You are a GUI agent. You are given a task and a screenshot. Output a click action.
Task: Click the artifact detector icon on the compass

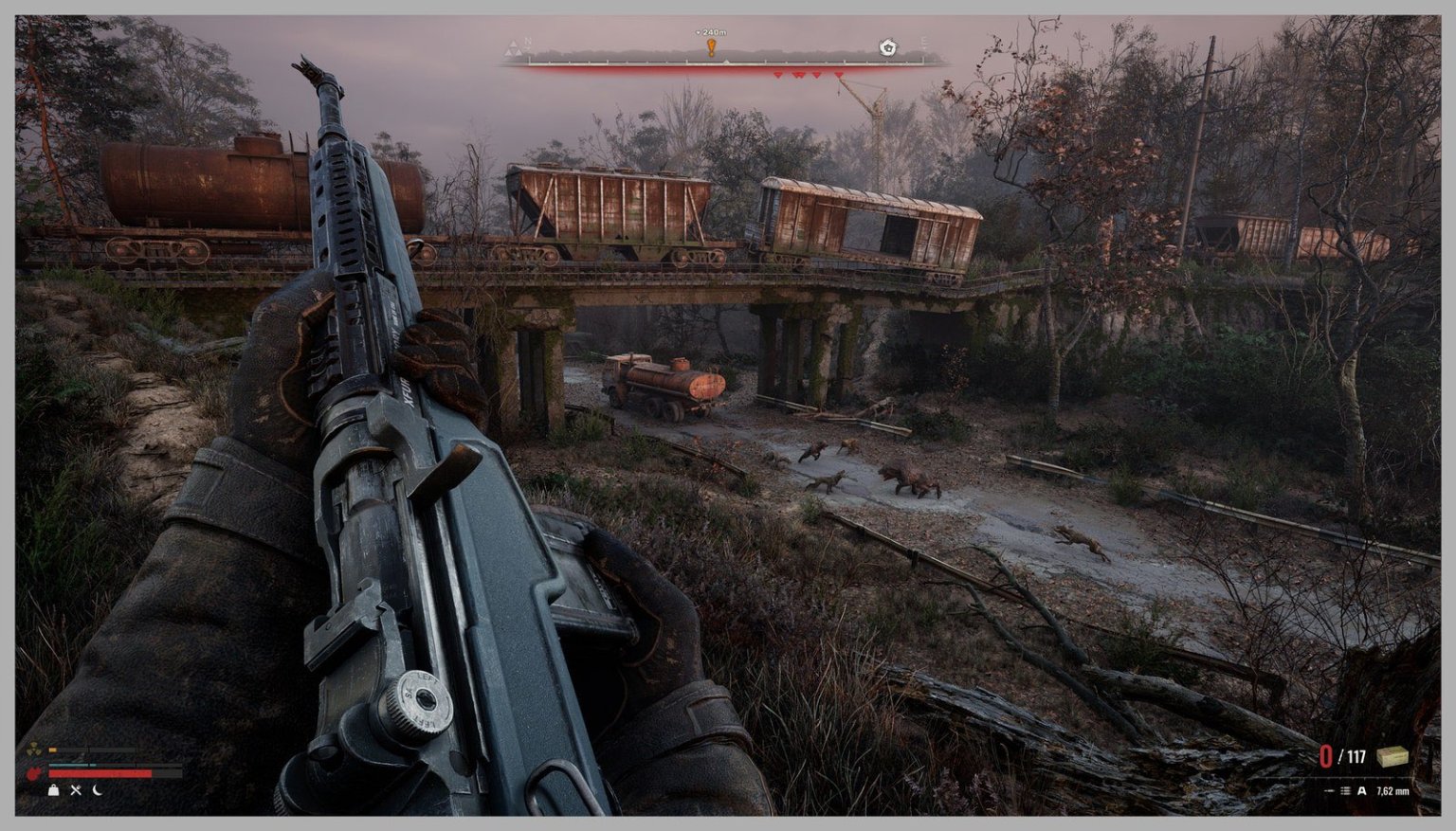pyautogui.click(x=887, y=47)
